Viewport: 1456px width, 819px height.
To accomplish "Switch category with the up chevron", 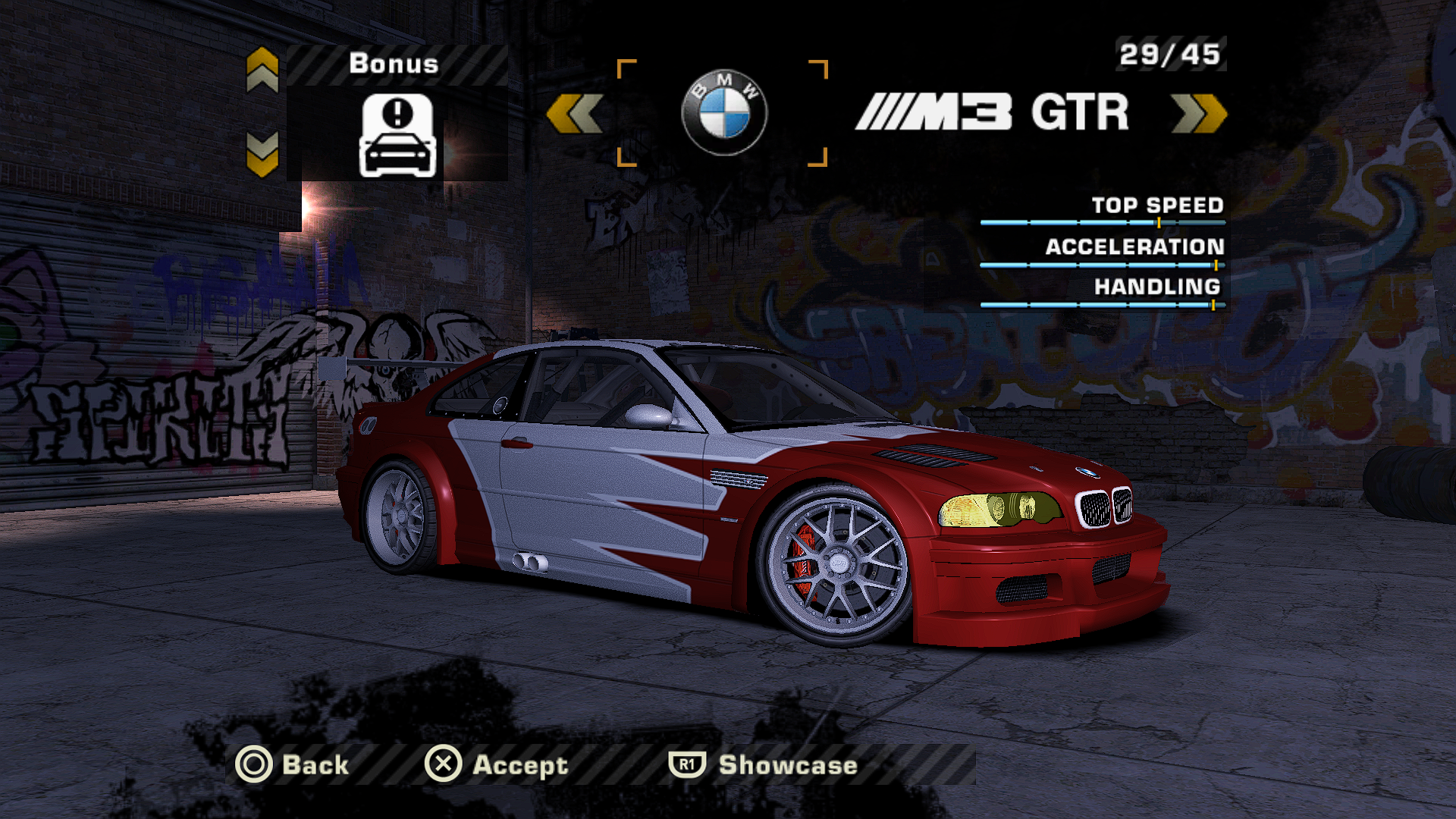I will point(262,70).
